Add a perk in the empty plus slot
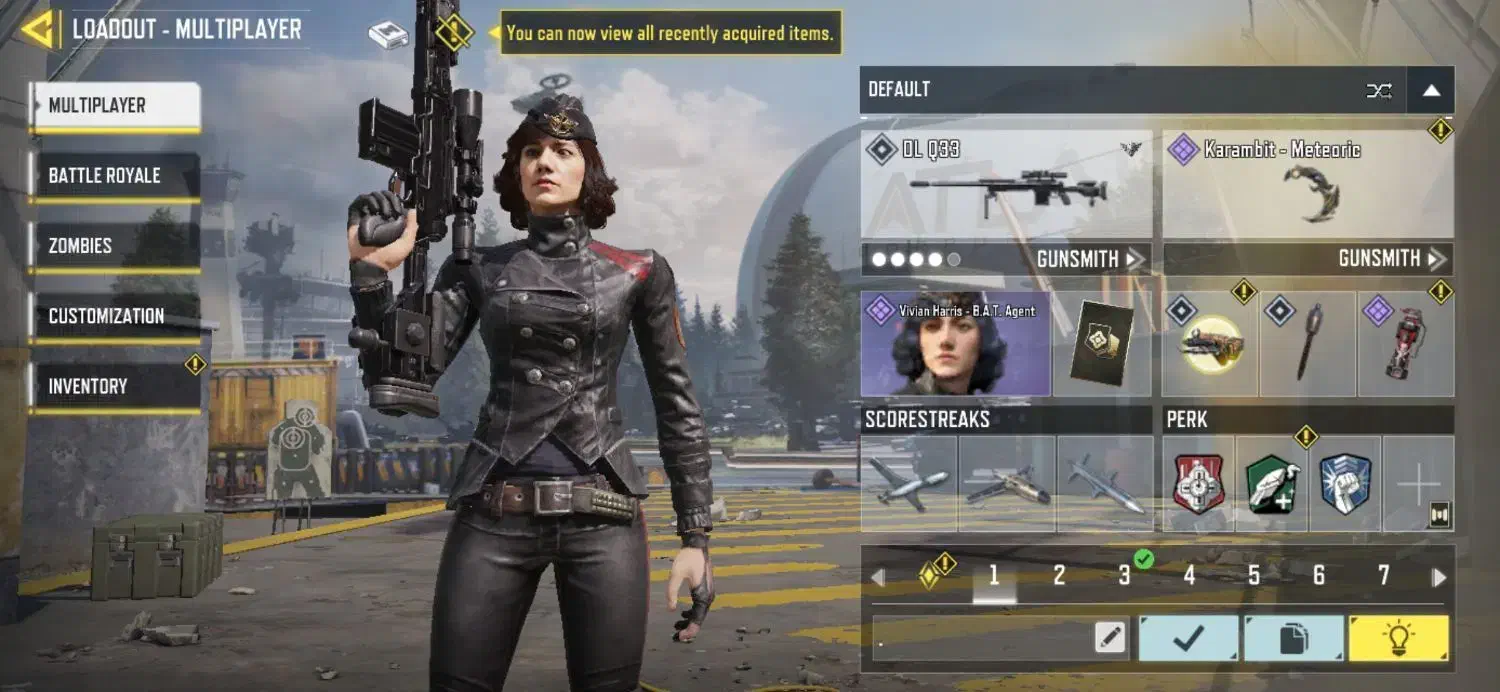1500x692 pixels. pyautogui.click(x=1418, y=484)
